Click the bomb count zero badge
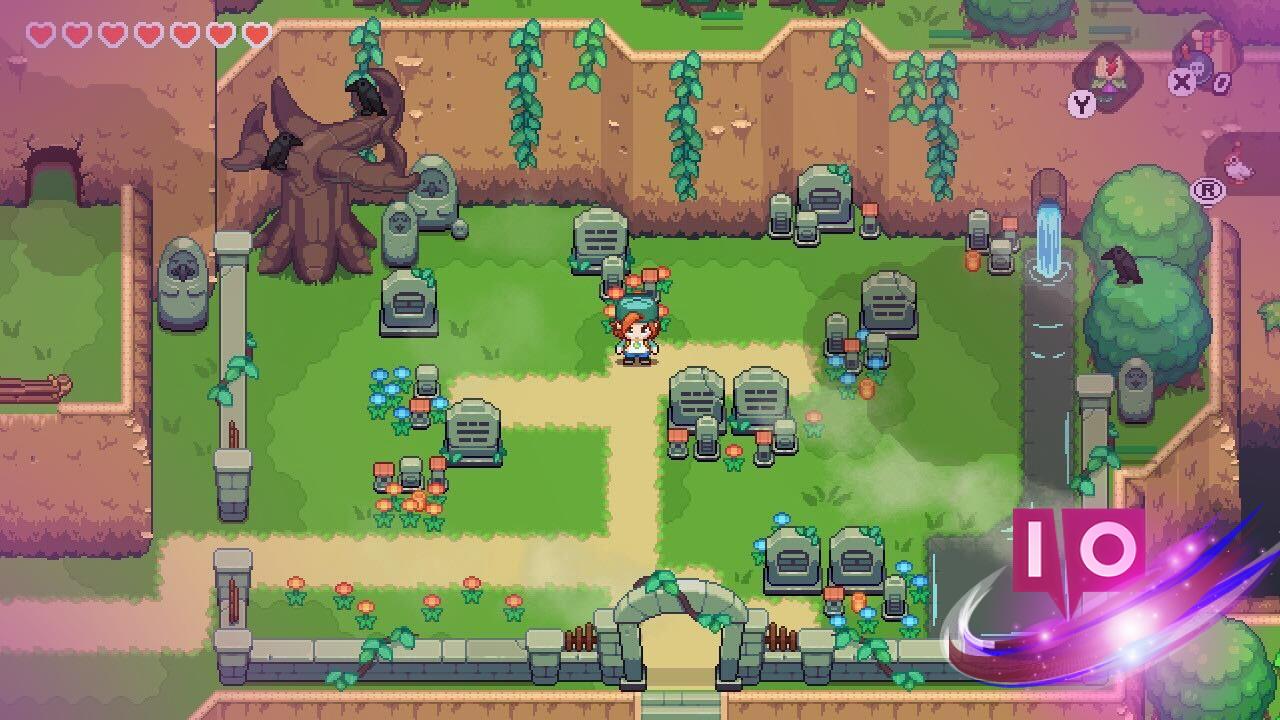1280x720 pixels. tap(1222, 82)
